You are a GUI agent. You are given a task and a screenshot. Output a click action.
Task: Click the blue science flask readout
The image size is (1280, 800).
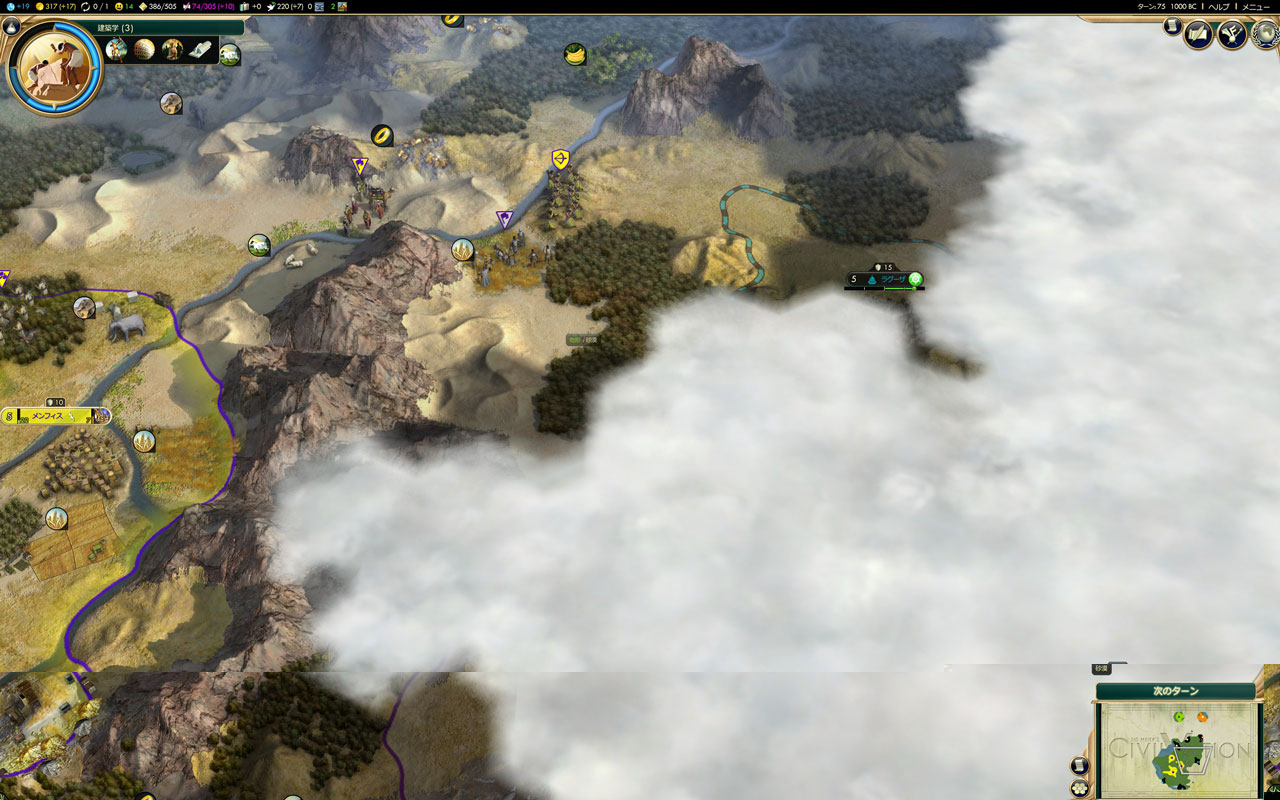point(17,6)
